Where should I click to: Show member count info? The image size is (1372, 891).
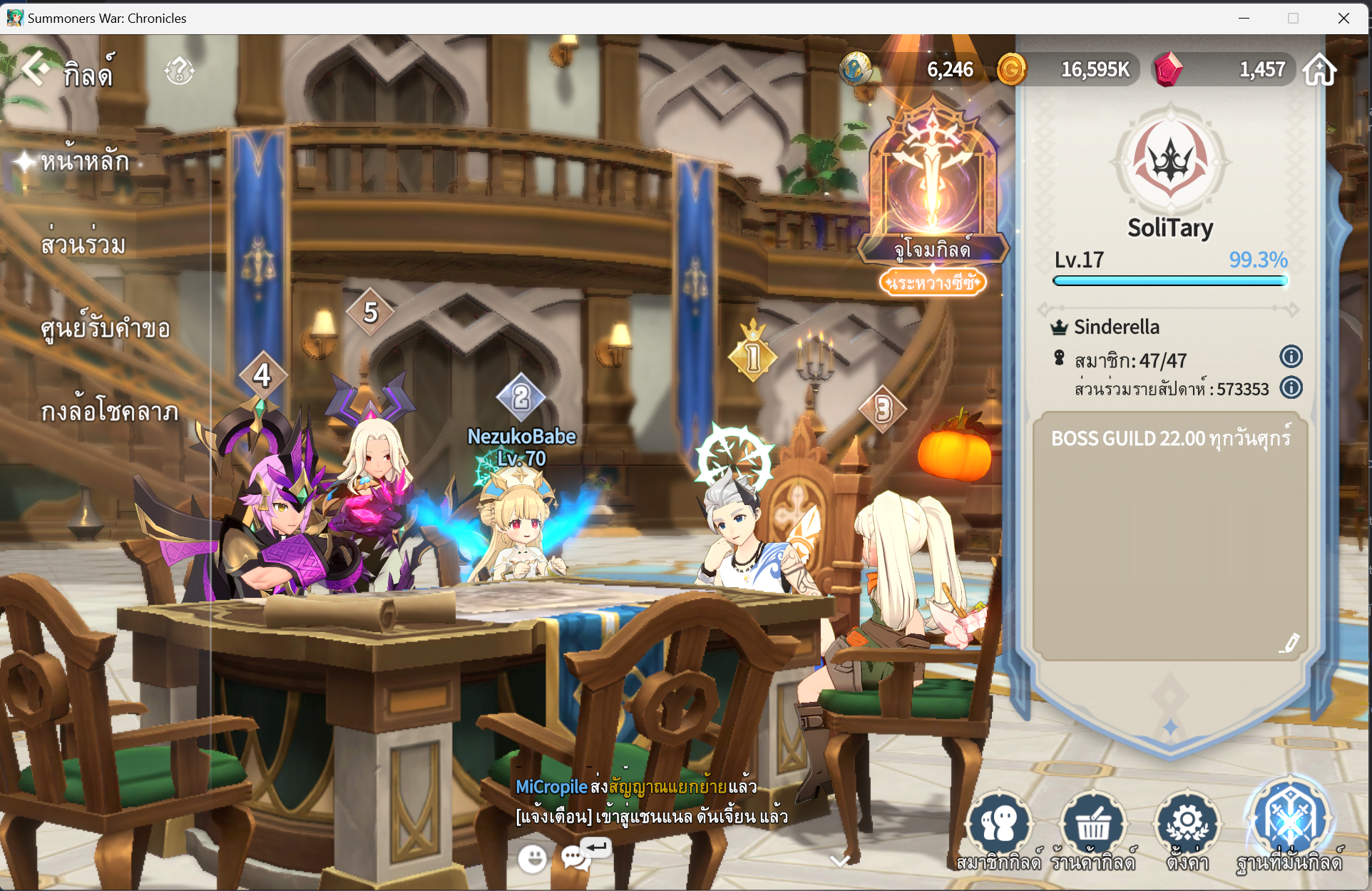1291,356
